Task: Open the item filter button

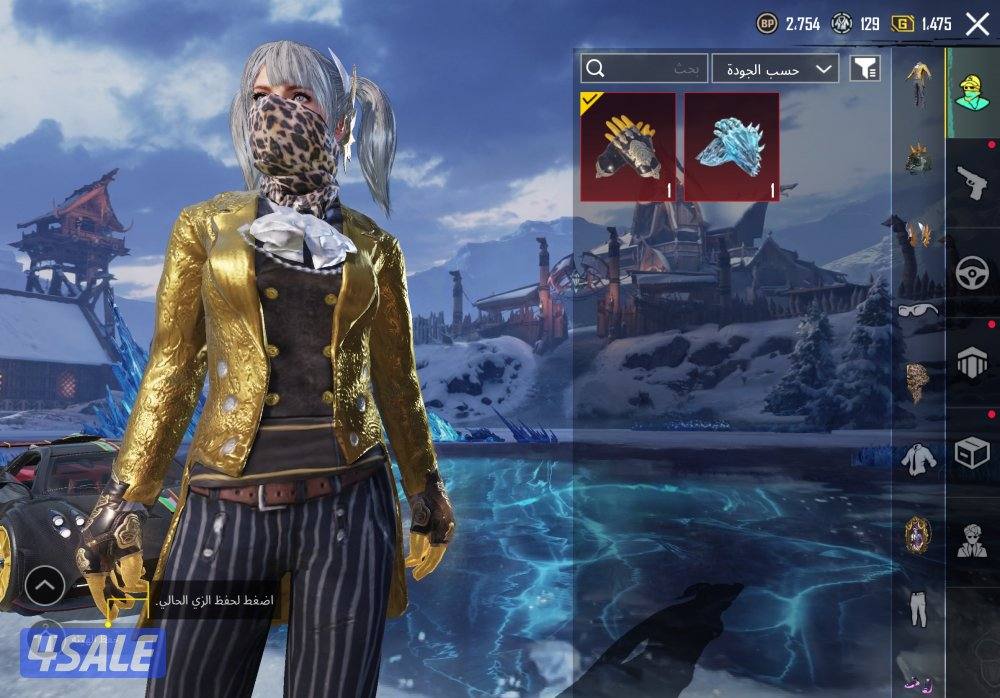Action: [x=865, y=68]
